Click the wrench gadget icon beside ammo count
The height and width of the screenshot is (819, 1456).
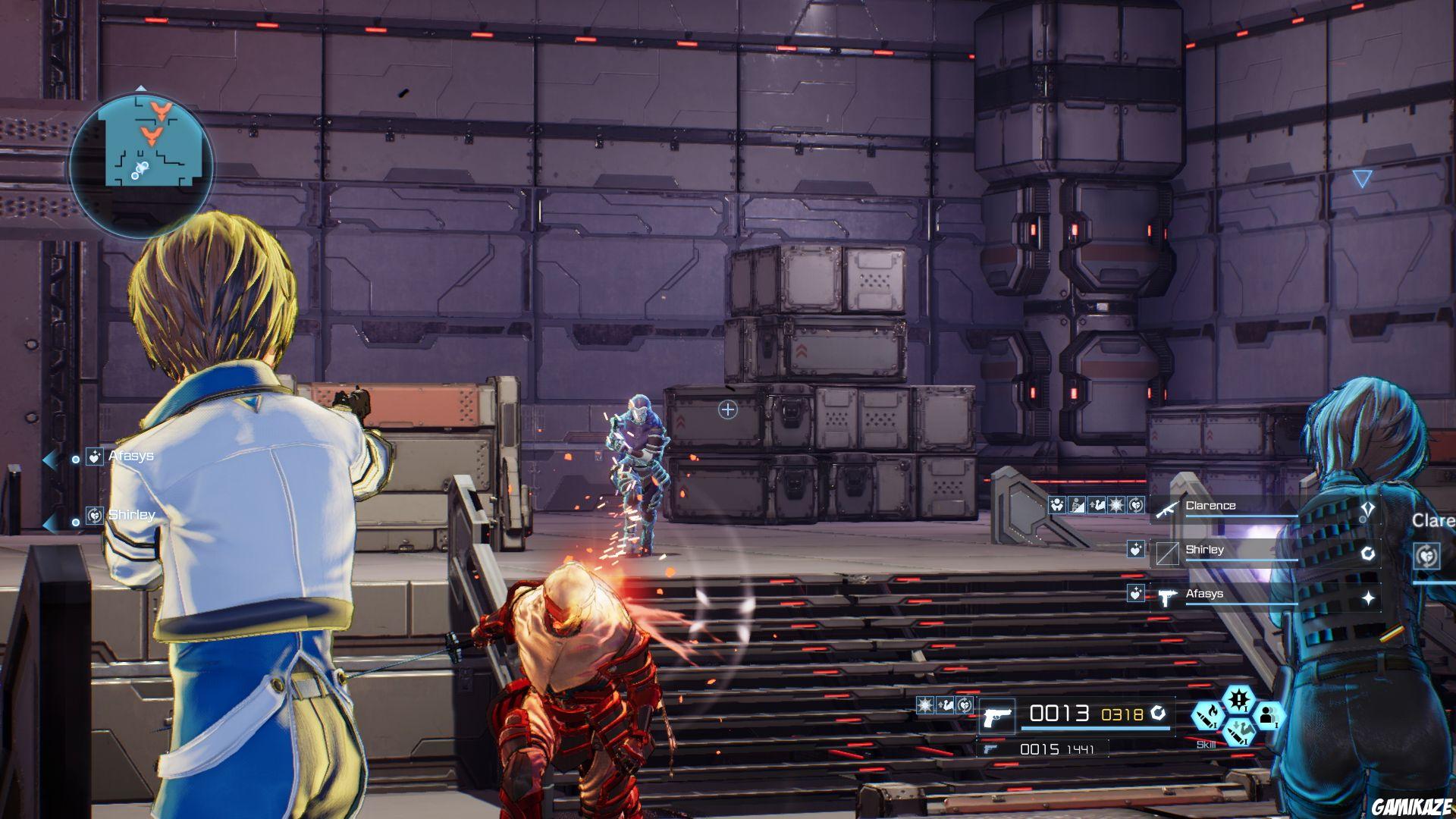(1159, 714)
